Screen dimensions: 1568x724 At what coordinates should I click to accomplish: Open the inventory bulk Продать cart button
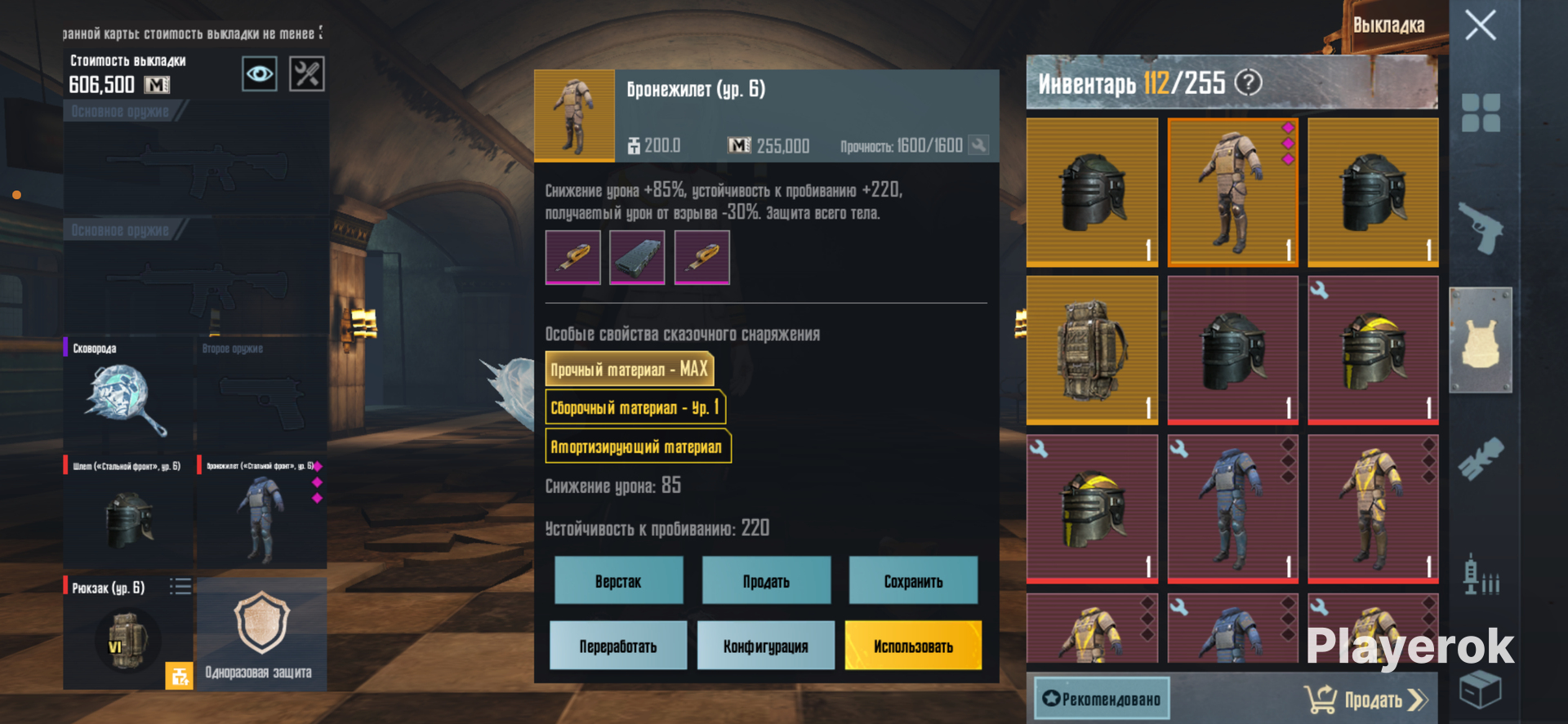pos(1365,700)
